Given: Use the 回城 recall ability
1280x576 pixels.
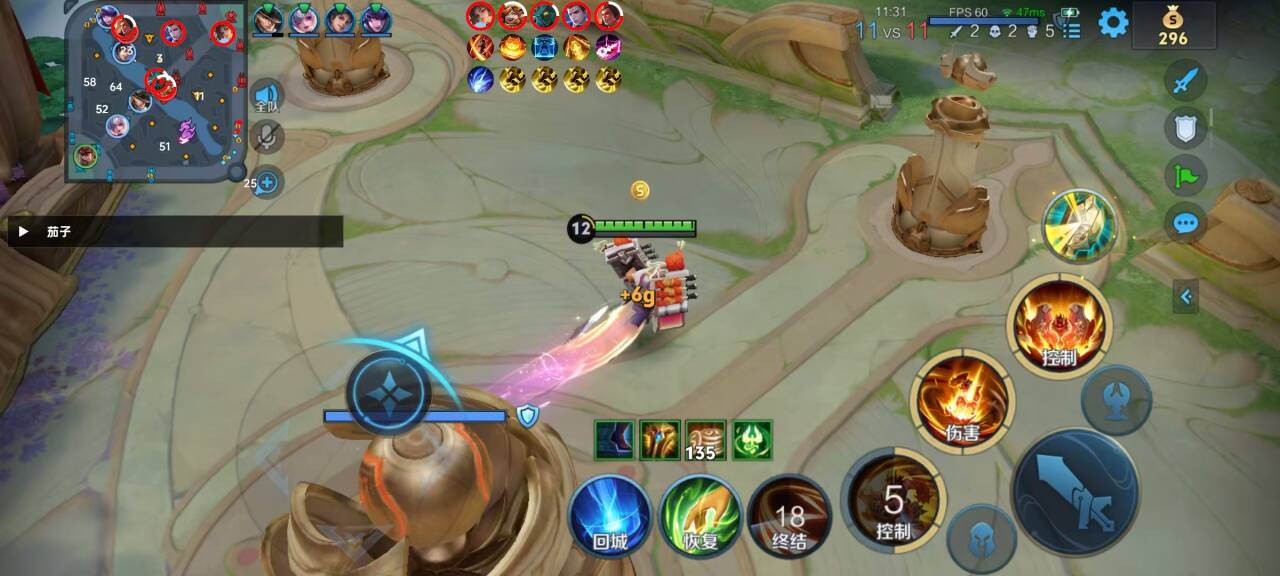Looking at the screenshot, I should [x=609, y=517].
